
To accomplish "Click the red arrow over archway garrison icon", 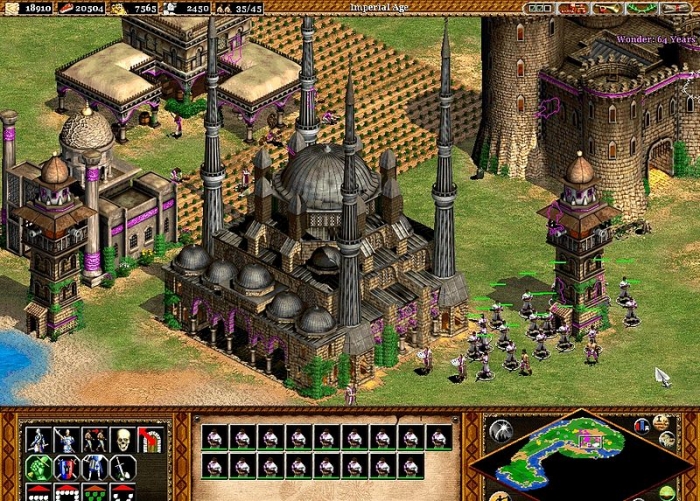I will [151, 440].
